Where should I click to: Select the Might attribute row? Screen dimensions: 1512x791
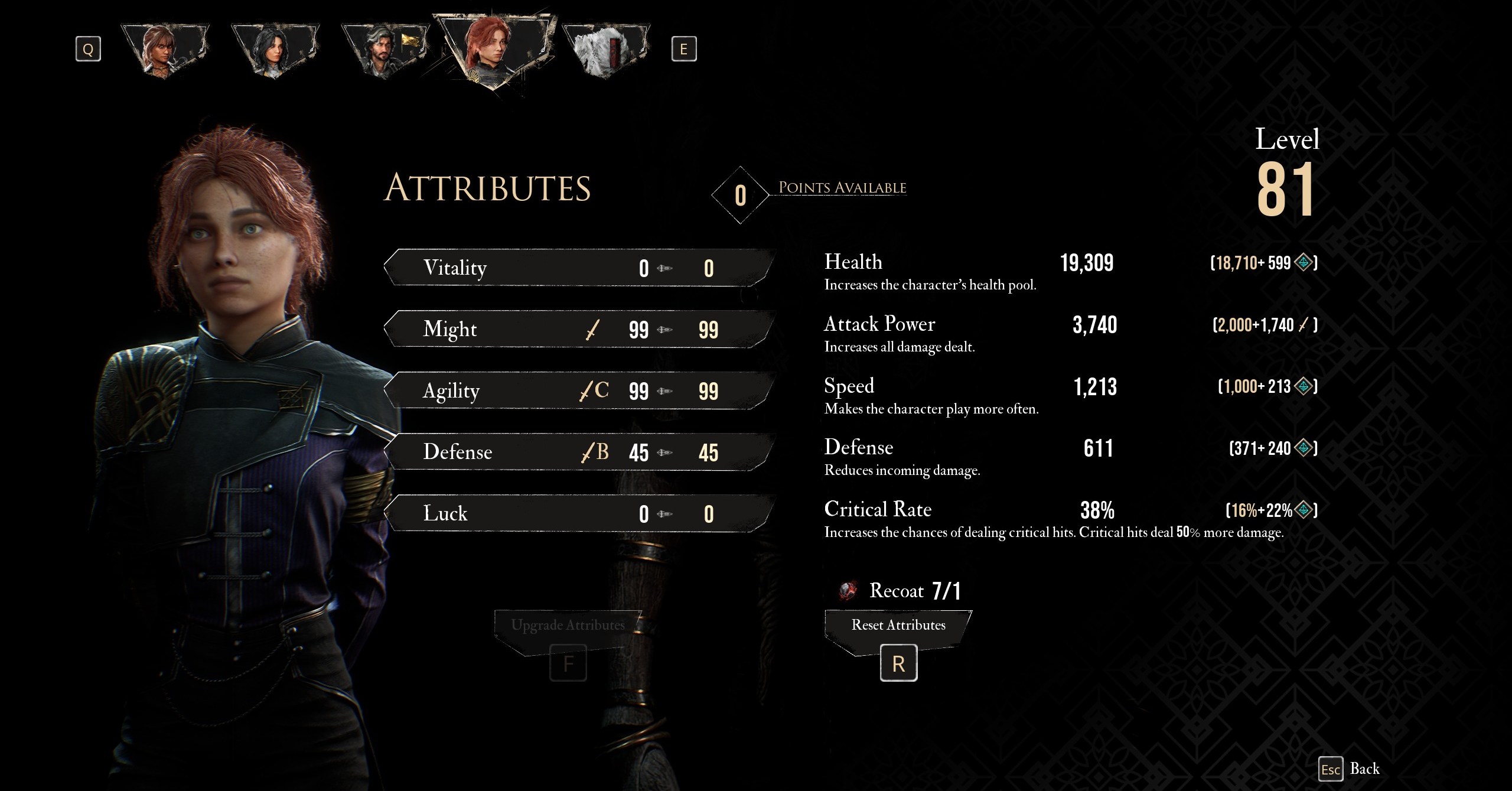pos(579,330)
